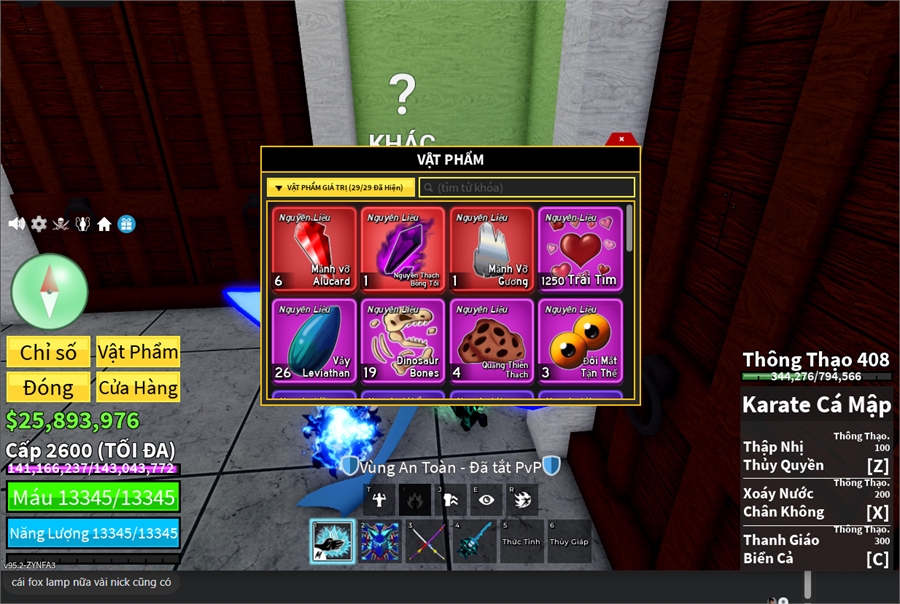Select the Đôi Mắt Tận Thế item
Screen dimensions: 900x604
[580, 340]
